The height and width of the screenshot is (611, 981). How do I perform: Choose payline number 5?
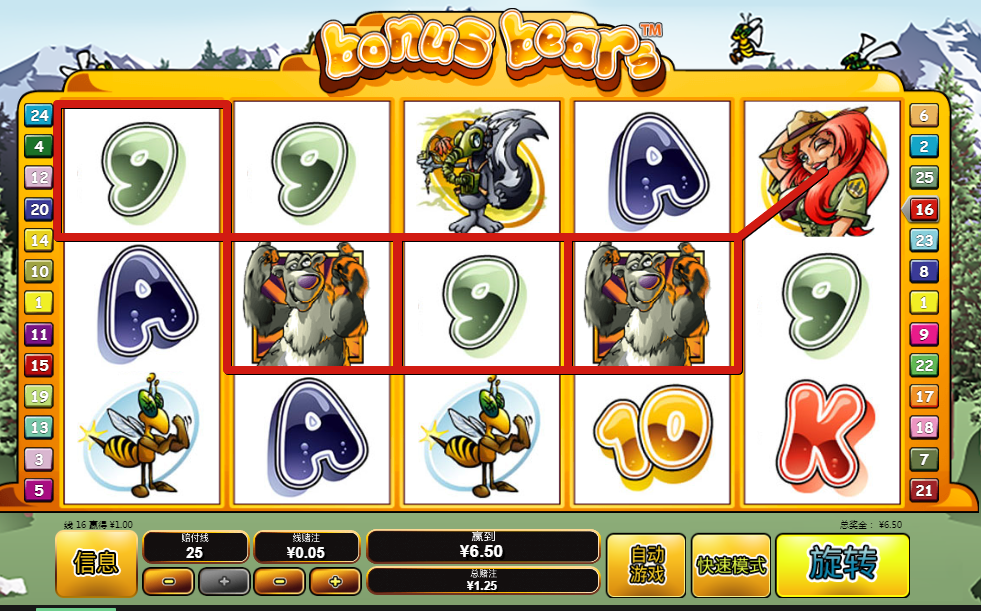39,490
